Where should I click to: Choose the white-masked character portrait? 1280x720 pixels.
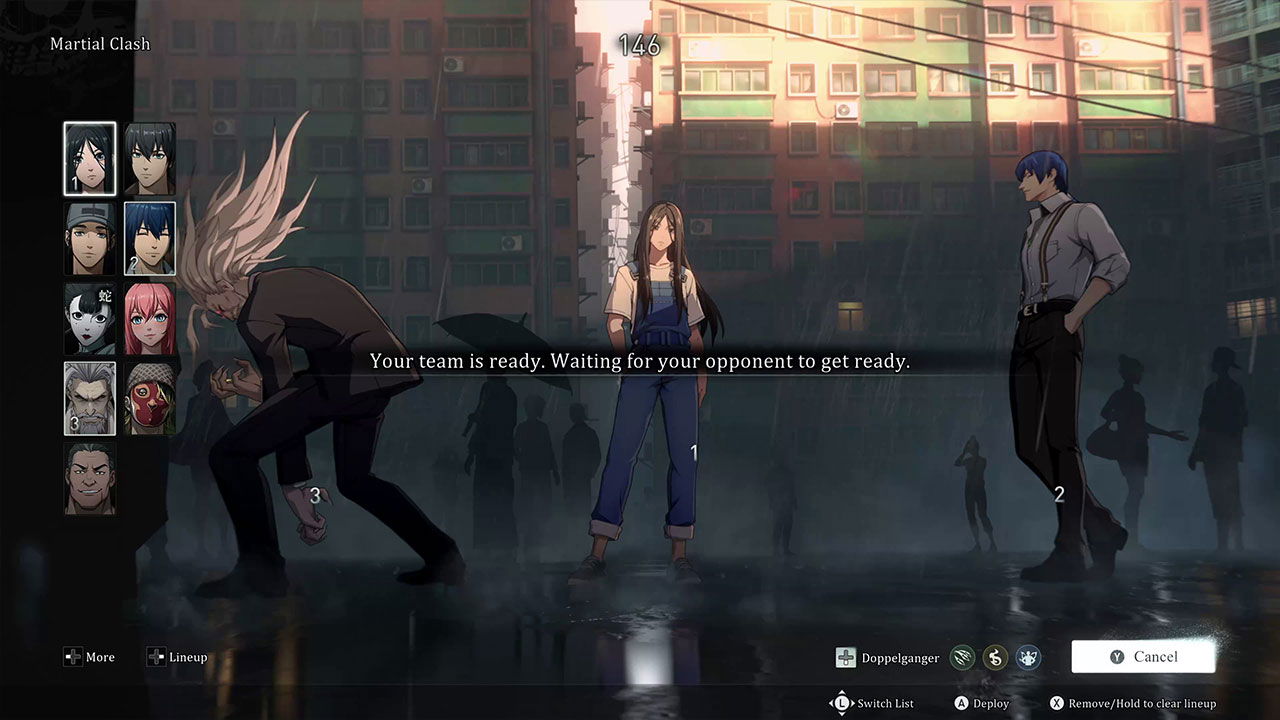(90, 319)
